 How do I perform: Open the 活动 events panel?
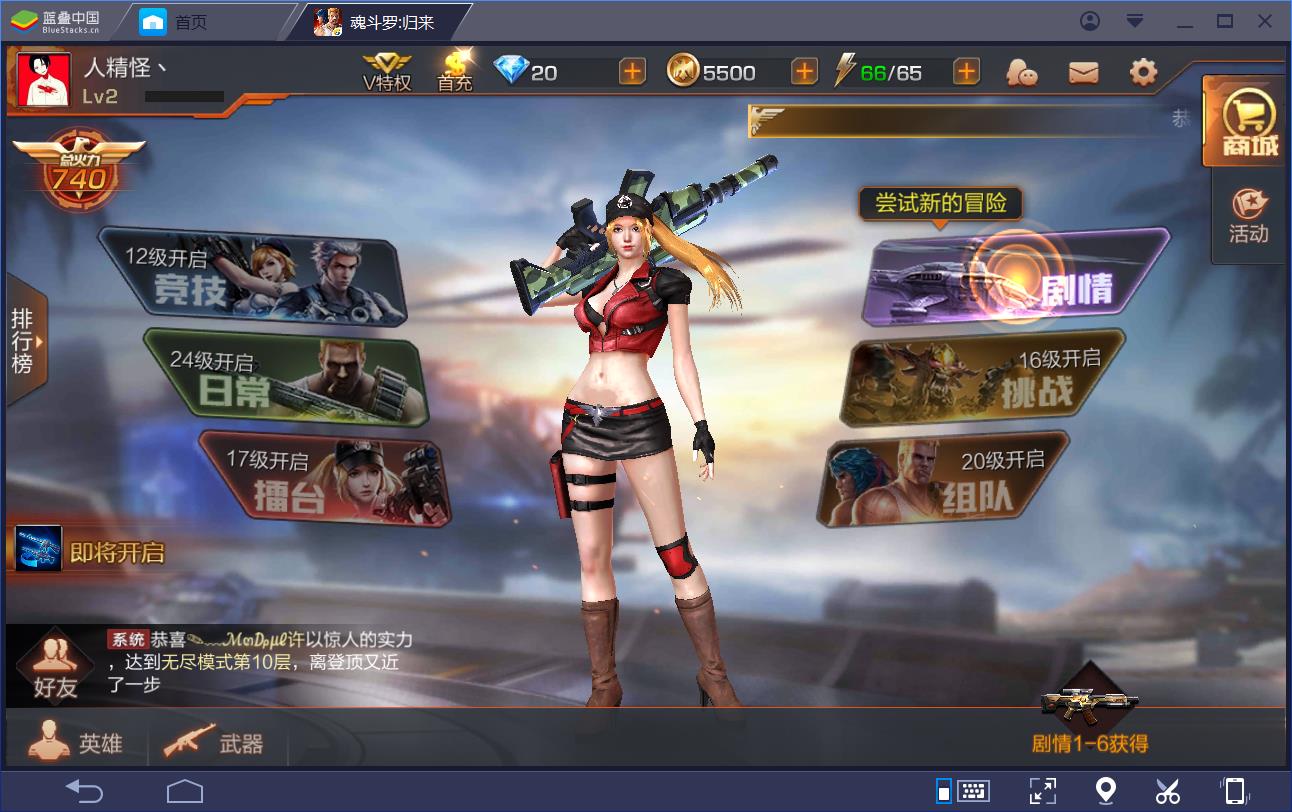point(1249,217)
